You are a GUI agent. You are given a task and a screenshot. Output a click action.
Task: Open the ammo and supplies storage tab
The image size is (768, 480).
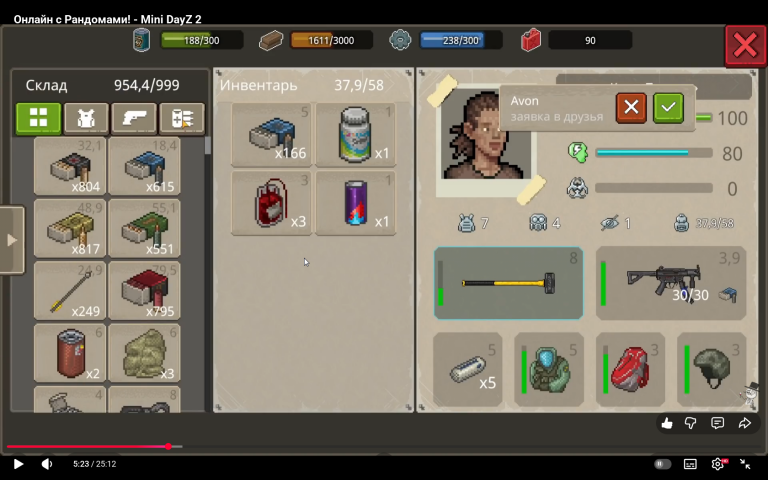click(182, 118)
